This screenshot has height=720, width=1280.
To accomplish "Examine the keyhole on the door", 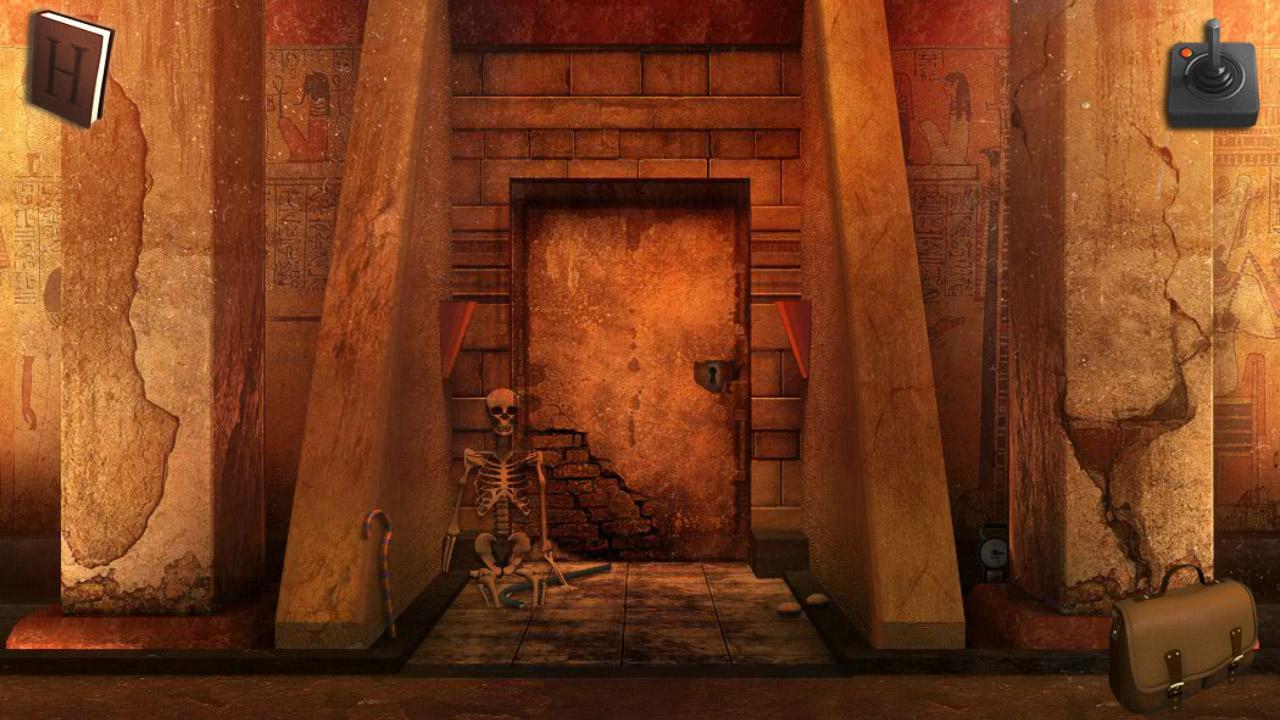I will pos(711,373).
